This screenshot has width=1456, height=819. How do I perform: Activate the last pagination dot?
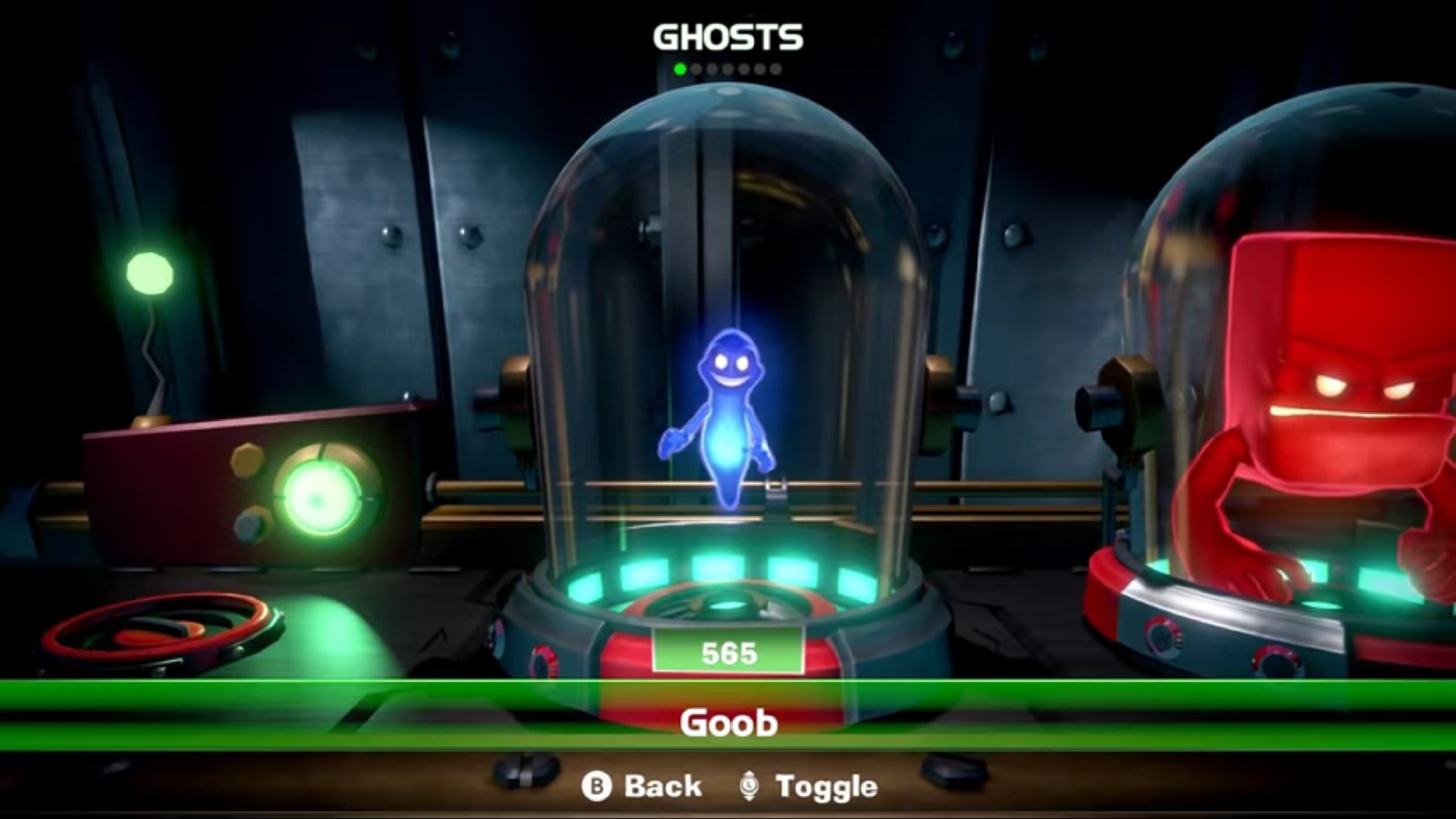point(775,68)
